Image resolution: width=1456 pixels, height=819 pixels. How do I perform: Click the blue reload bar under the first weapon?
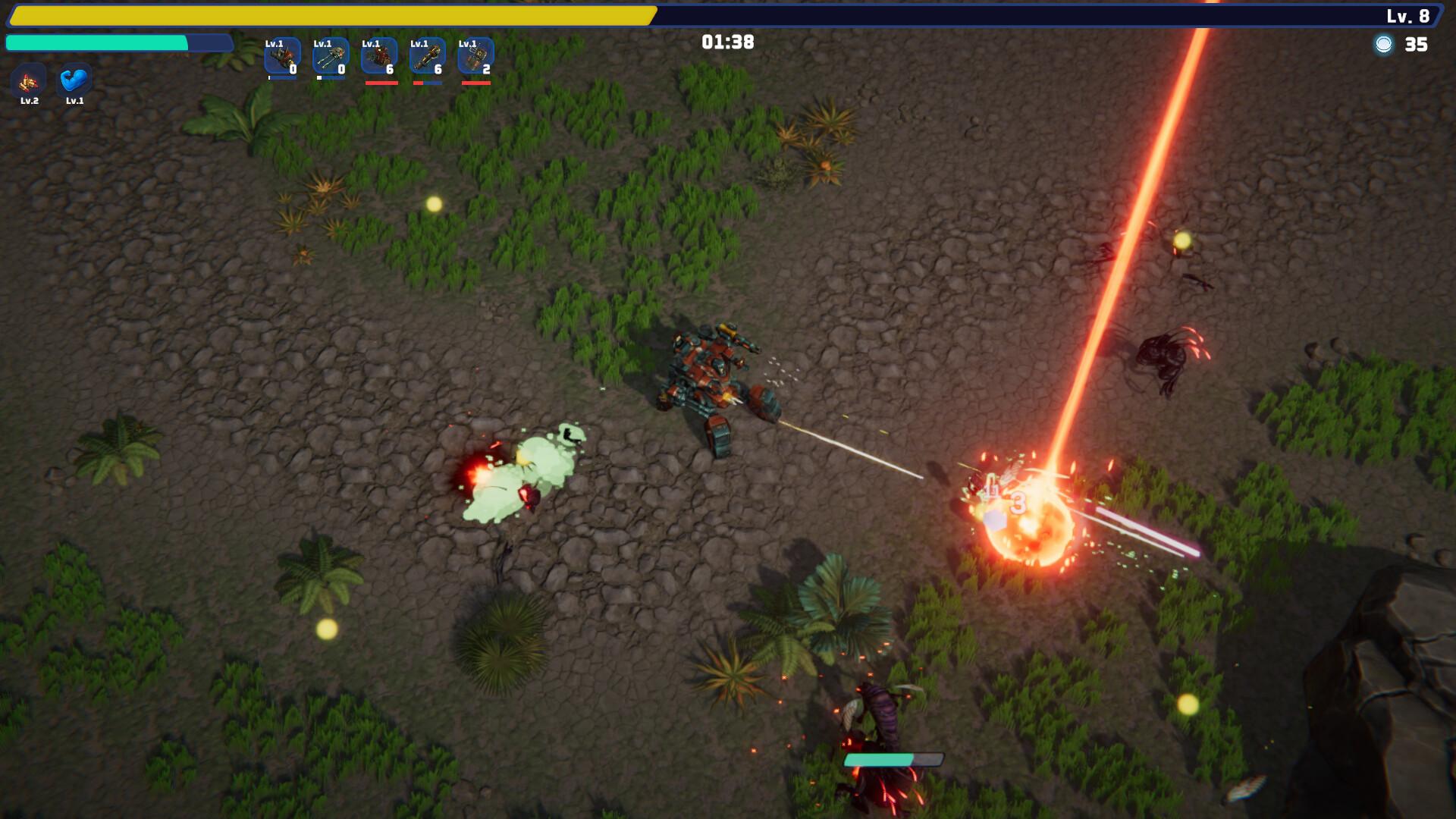[x=282, y=77]
